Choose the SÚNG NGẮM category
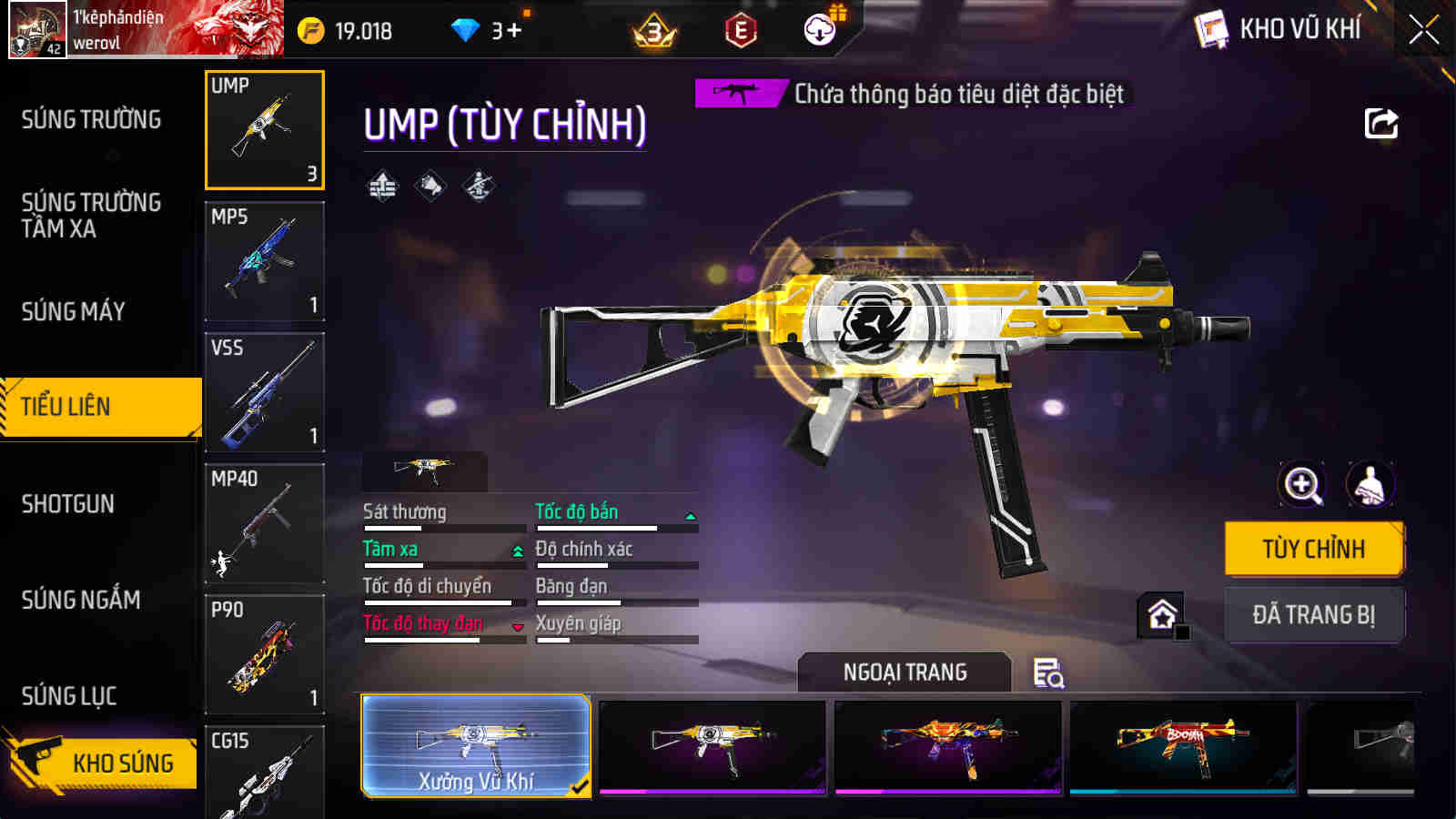 81,600
